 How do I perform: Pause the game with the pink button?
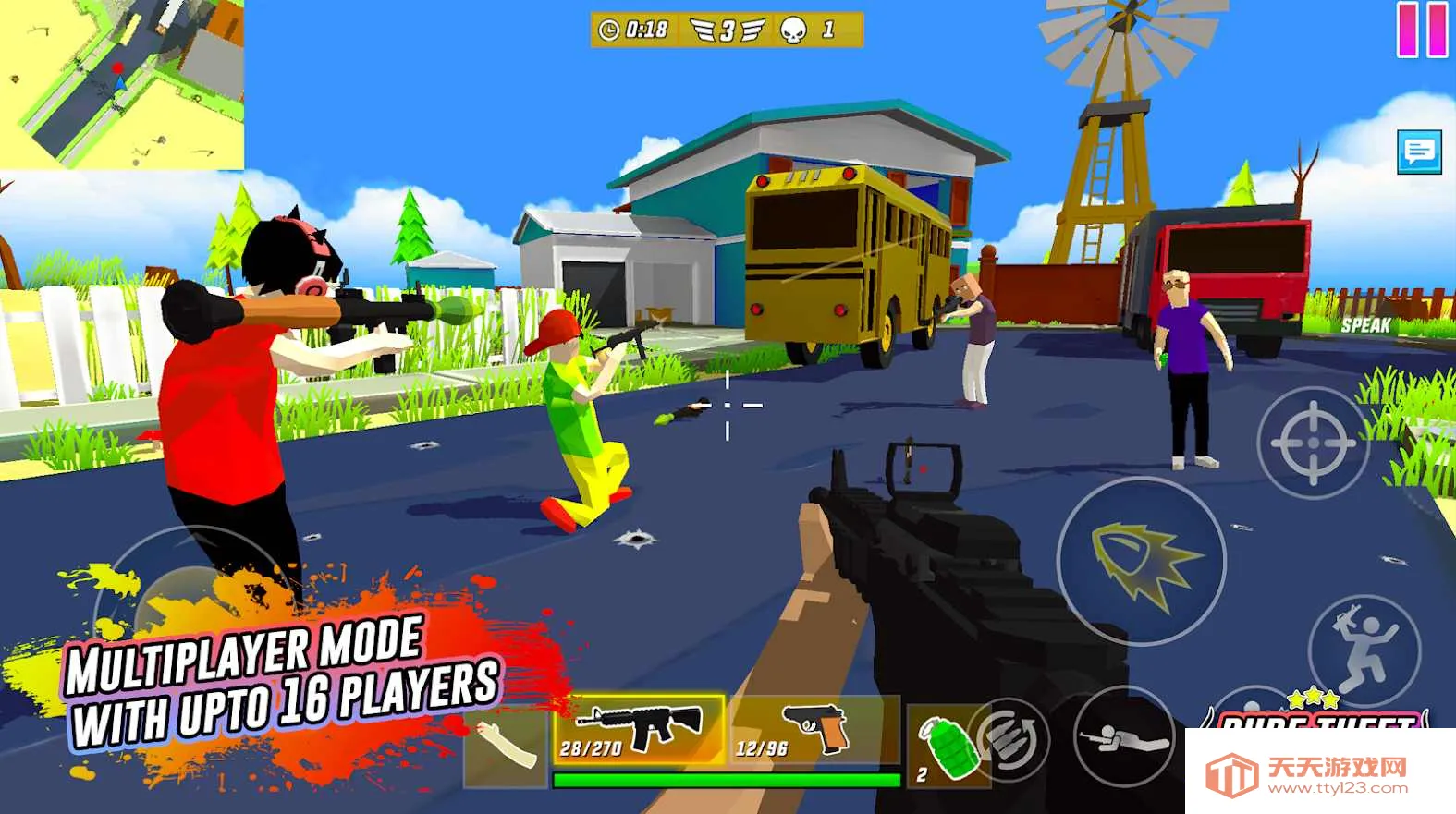pyautogui.click(x=1423, y=30)
